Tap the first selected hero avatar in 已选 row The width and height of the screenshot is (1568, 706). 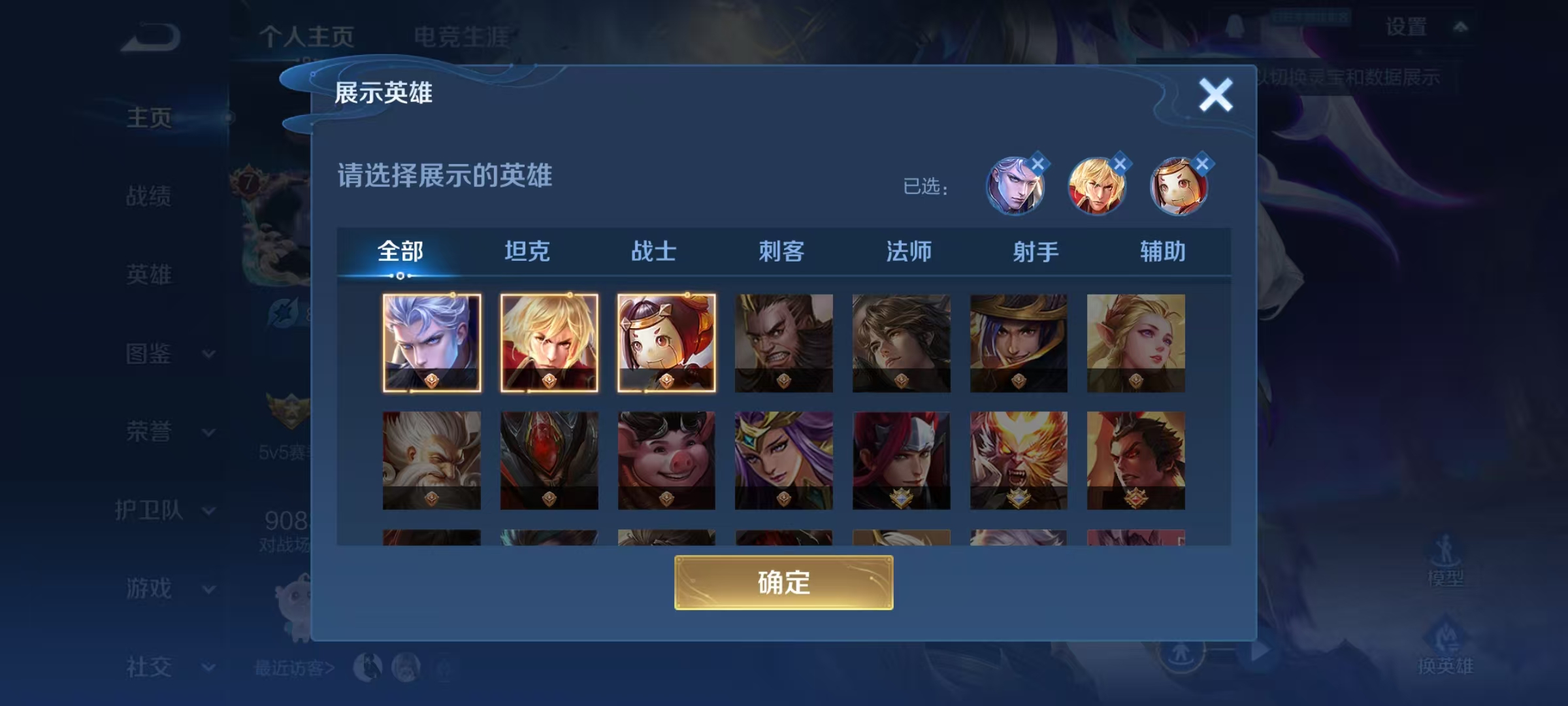(1017, 186)
